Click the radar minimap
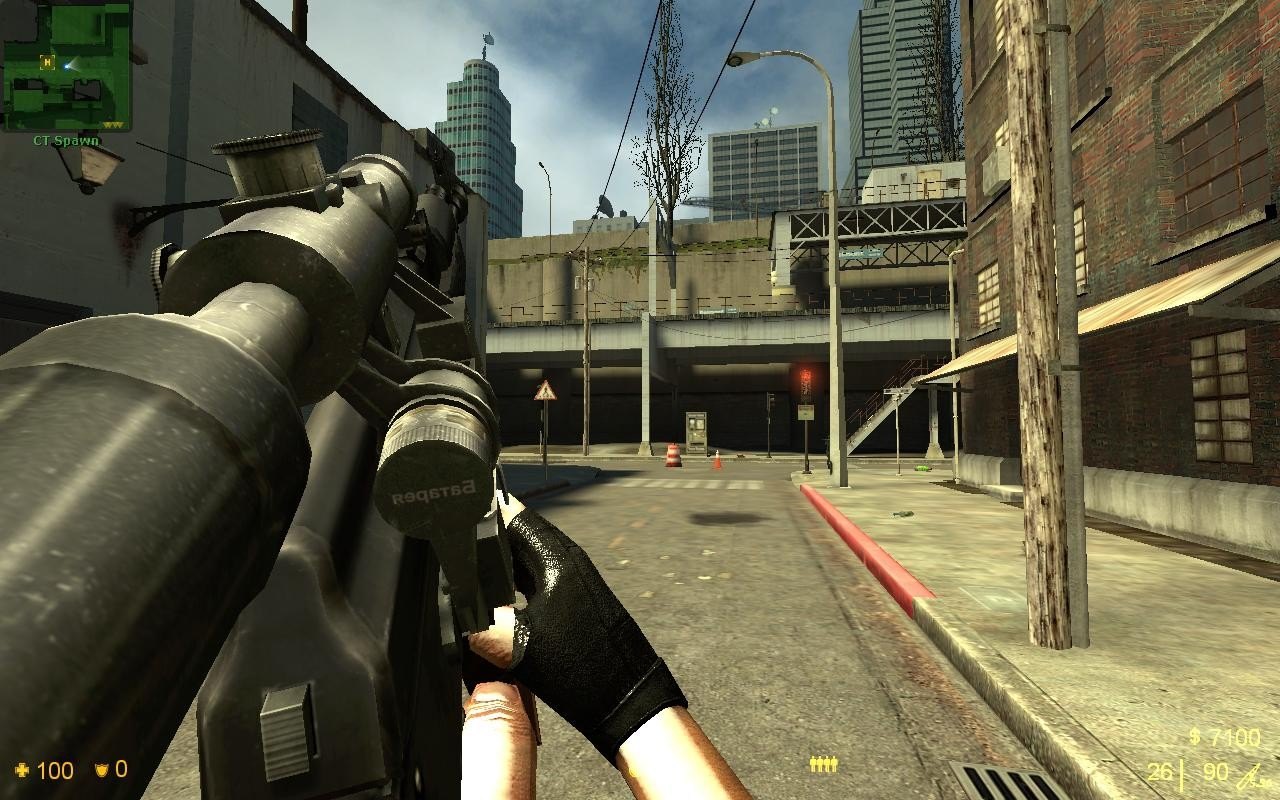This screenshot has height=800, width=1280. [x=67, y=66]
